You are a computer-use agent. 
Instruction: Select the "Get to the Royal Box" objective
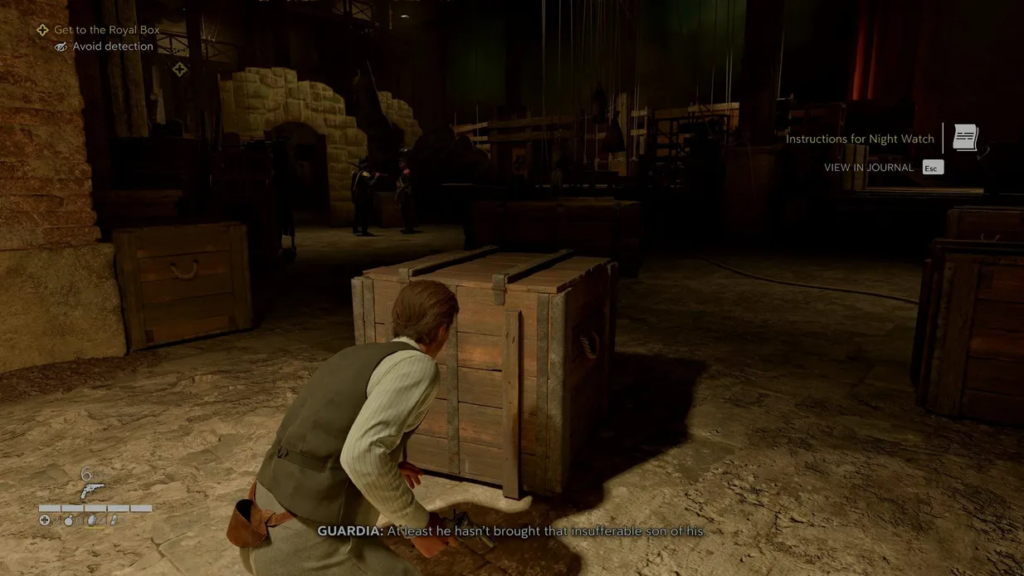point(106,30)
